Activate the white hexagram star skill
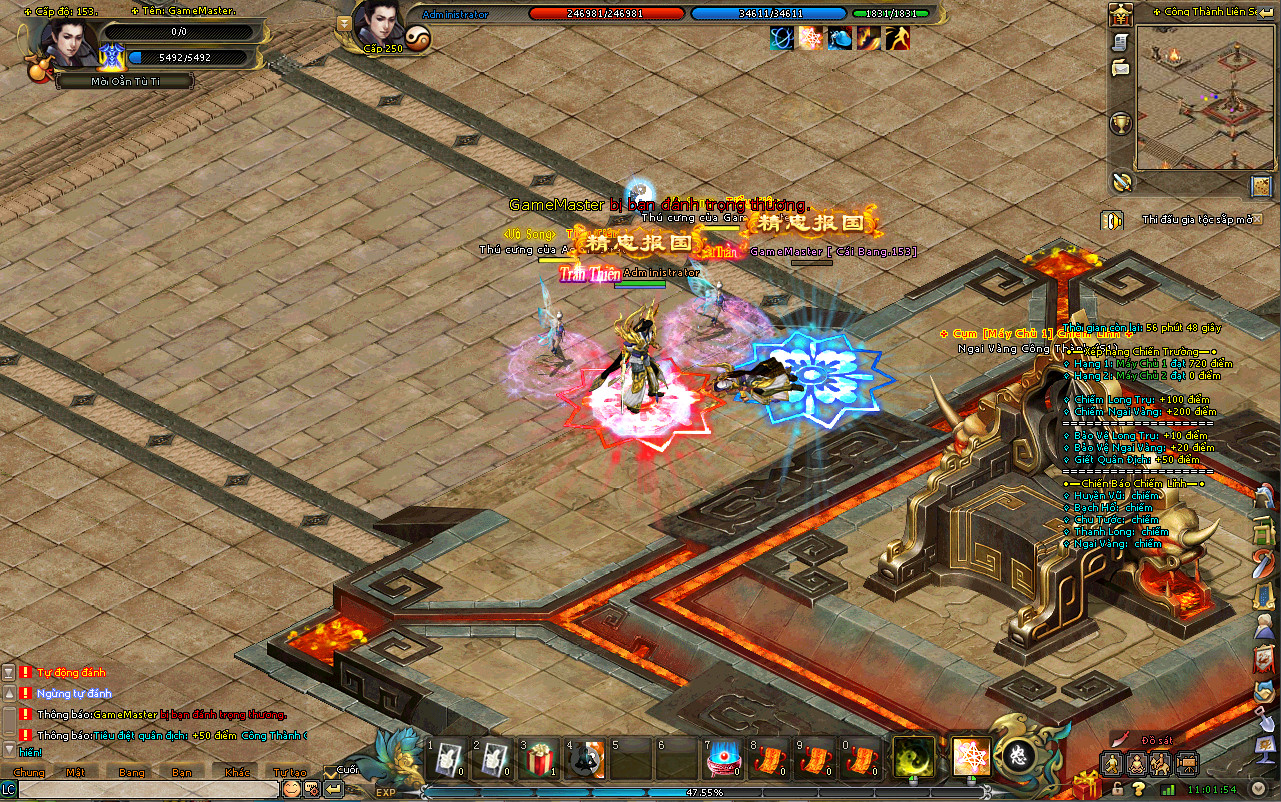 (x=970, y=757)
